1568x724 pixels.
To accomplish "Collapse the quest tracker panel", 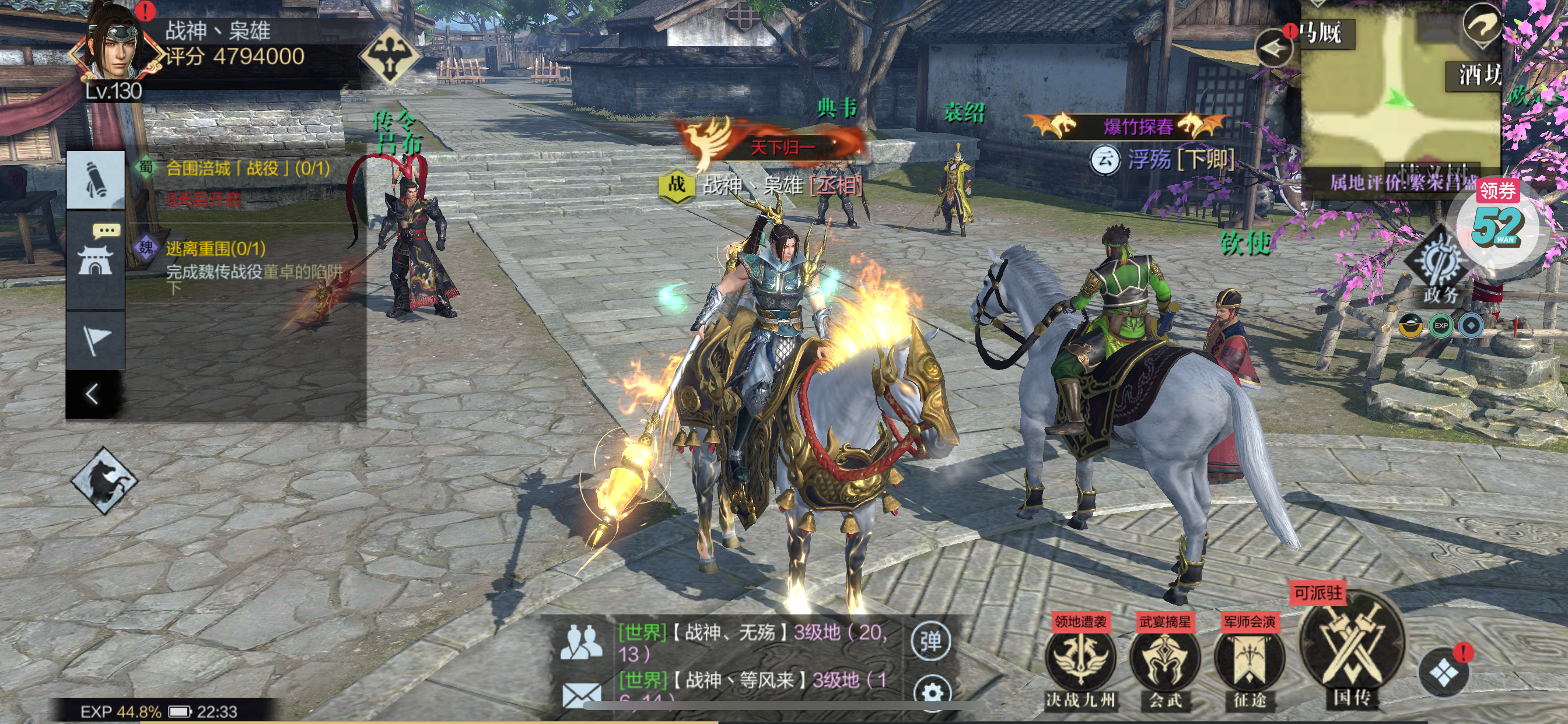I will pos(93,394).
